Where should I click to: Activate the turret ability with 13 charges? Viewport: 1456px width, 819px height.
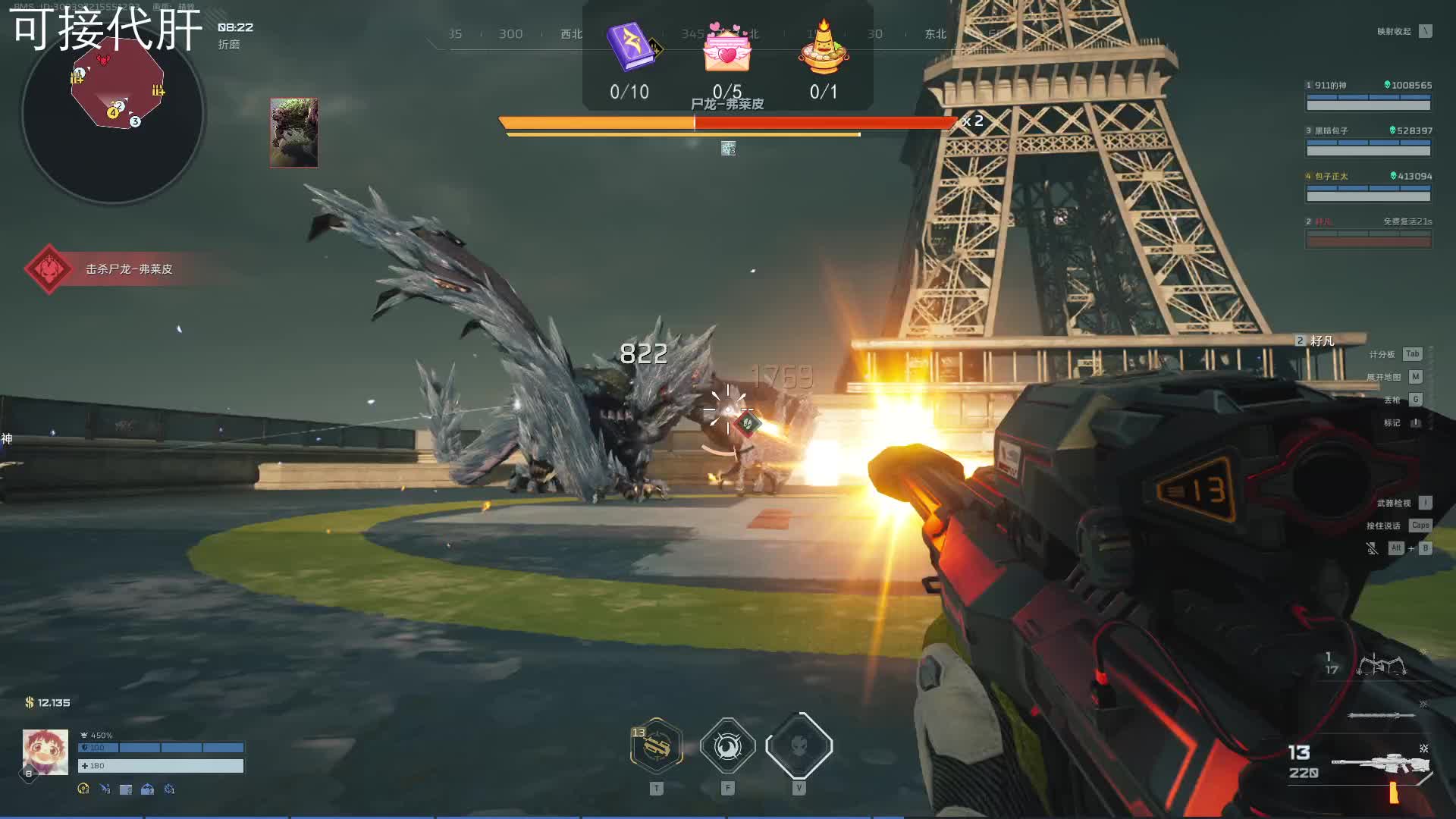[x=657, y=747]
